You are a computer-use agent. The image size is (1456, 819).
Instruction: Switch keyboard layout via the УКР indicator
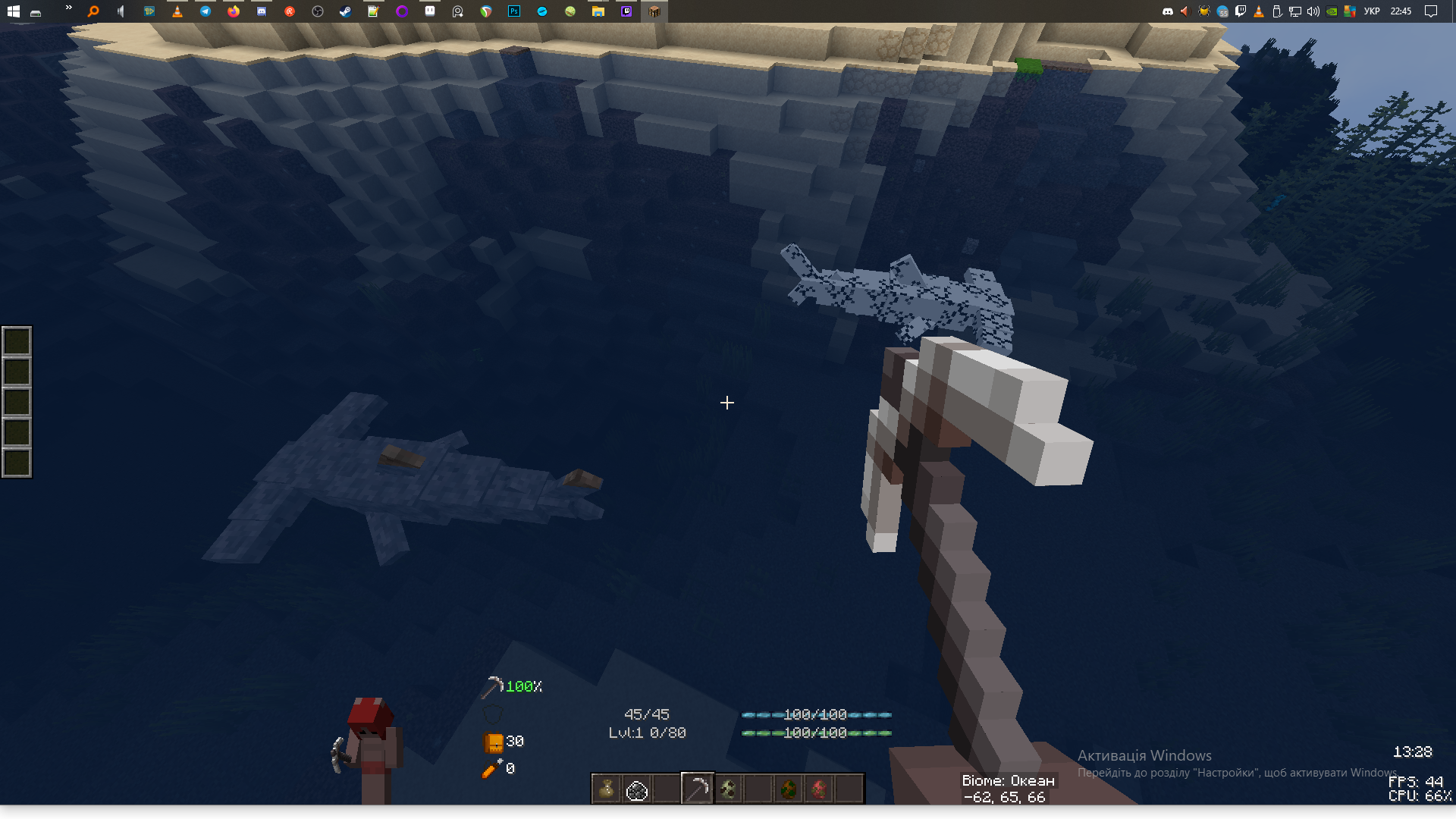[1373, 11]
